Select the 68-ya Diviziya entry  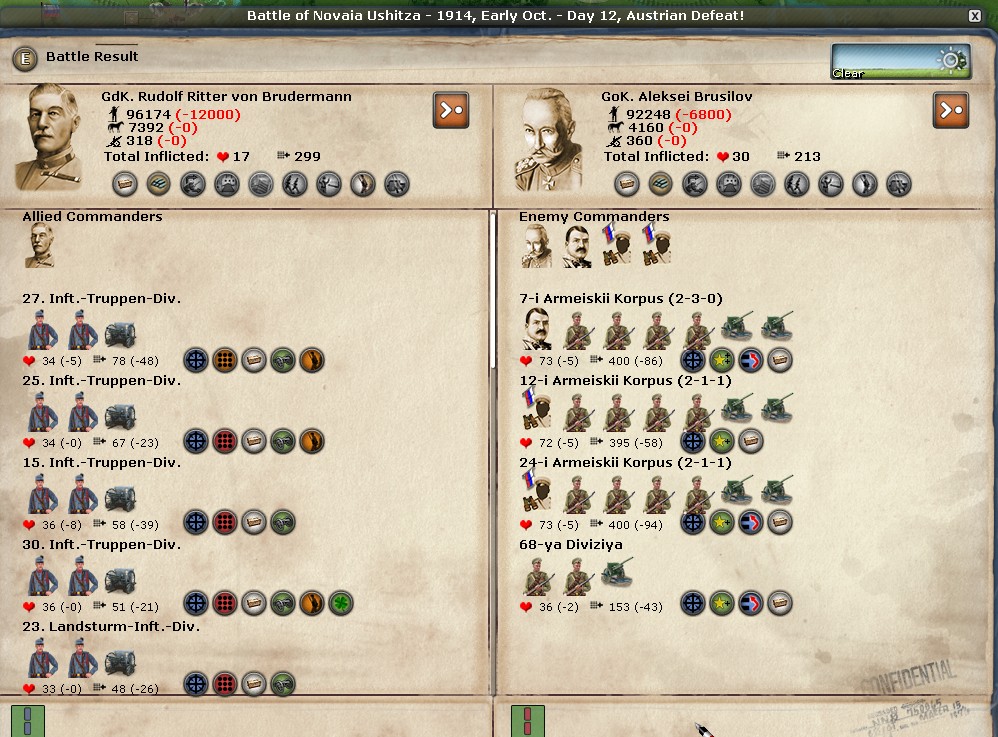click(570, 545)
